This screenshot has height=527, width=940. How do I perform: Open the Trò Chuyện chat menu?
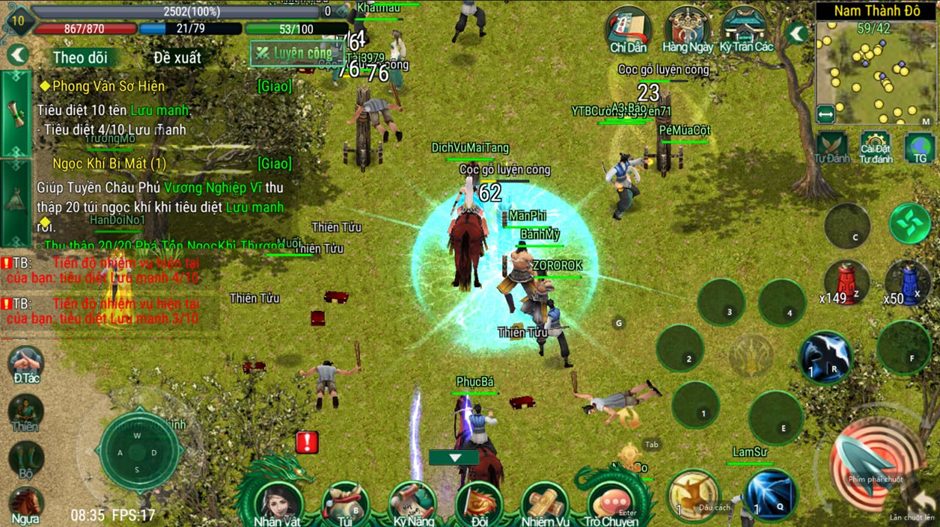click(x=611, y=499)
